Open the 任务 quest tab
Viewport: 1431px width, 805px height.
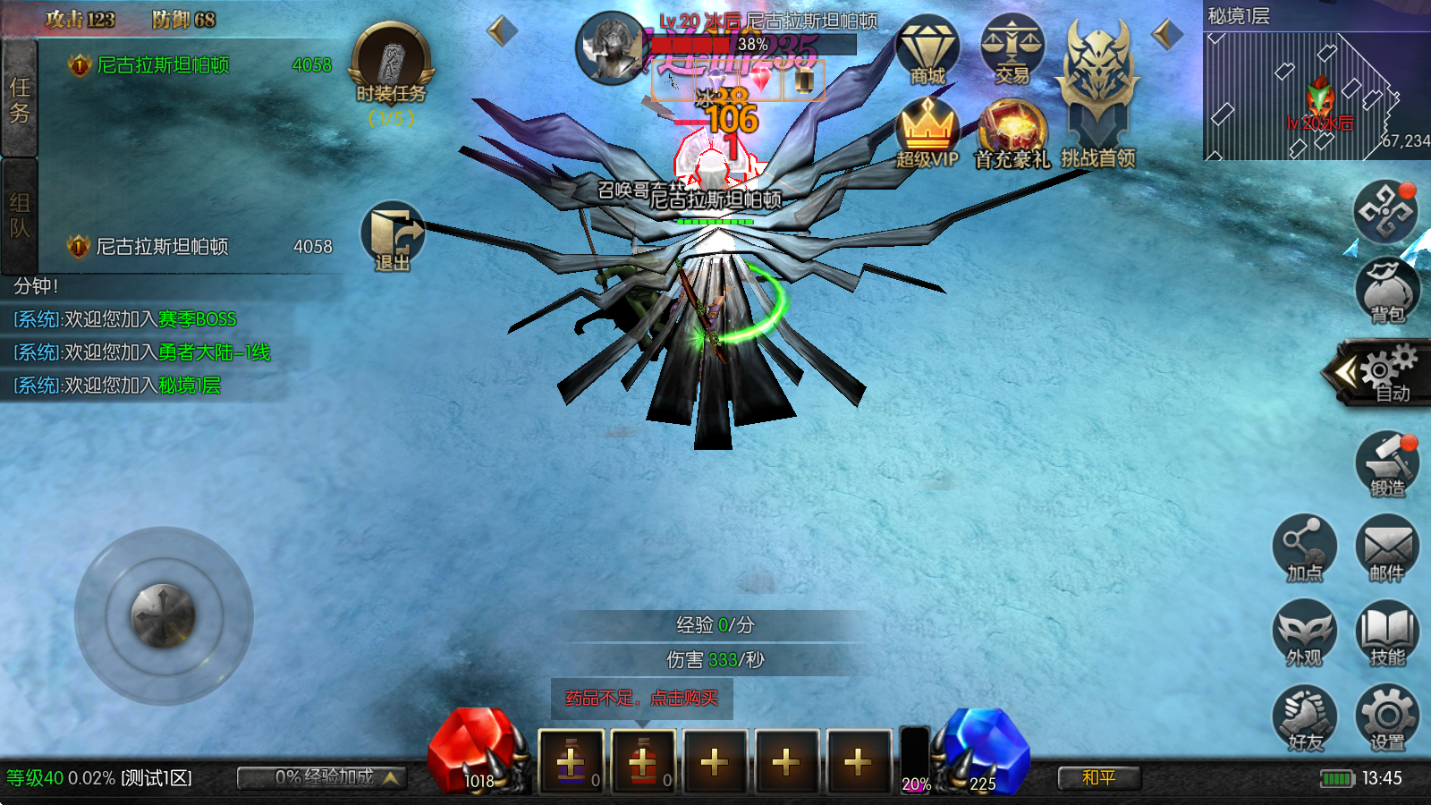pyautogui.click(x=20, y=98)
